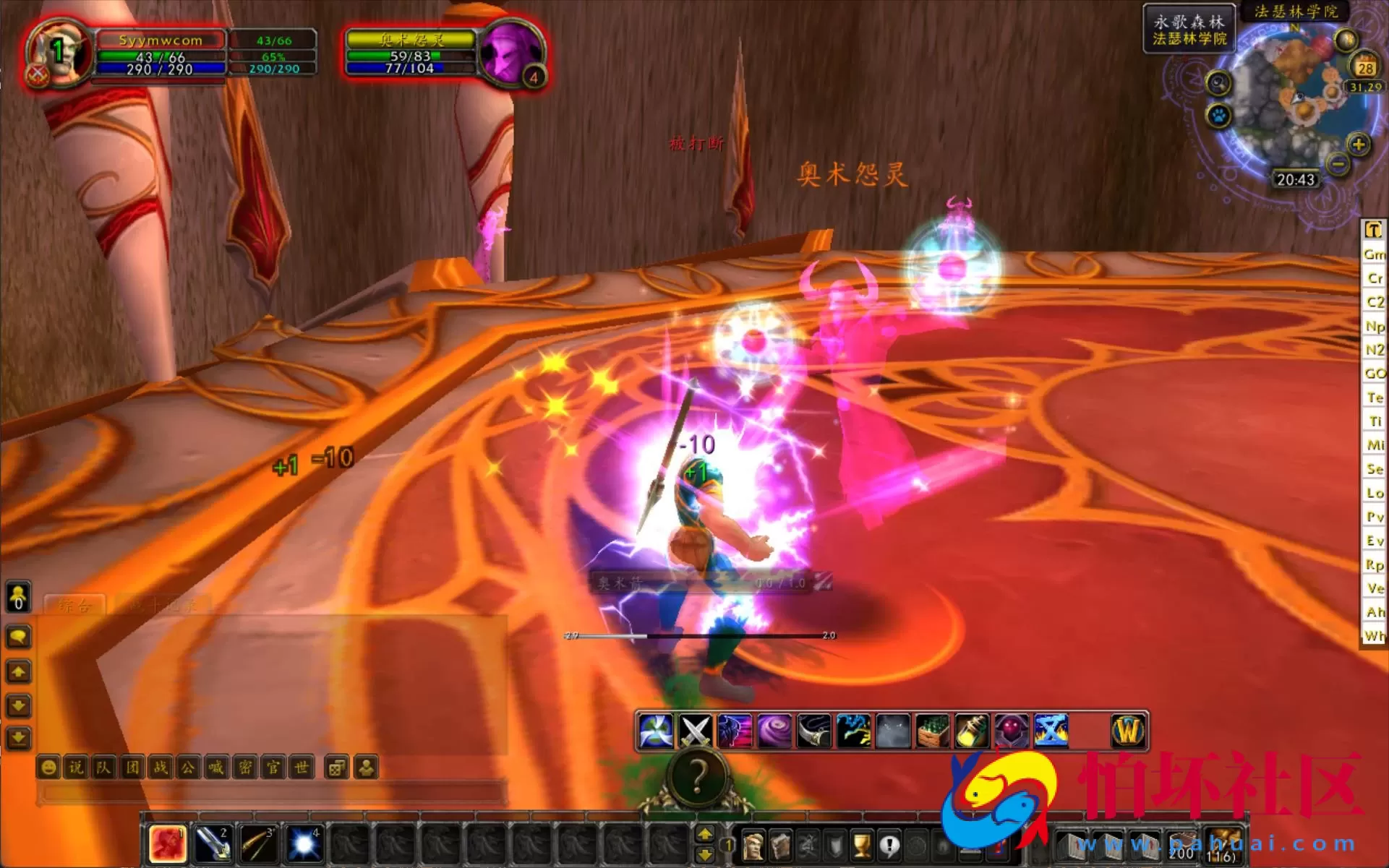Click the action bar page-up arrow
1389x868 pixels.
coord(706,833)
